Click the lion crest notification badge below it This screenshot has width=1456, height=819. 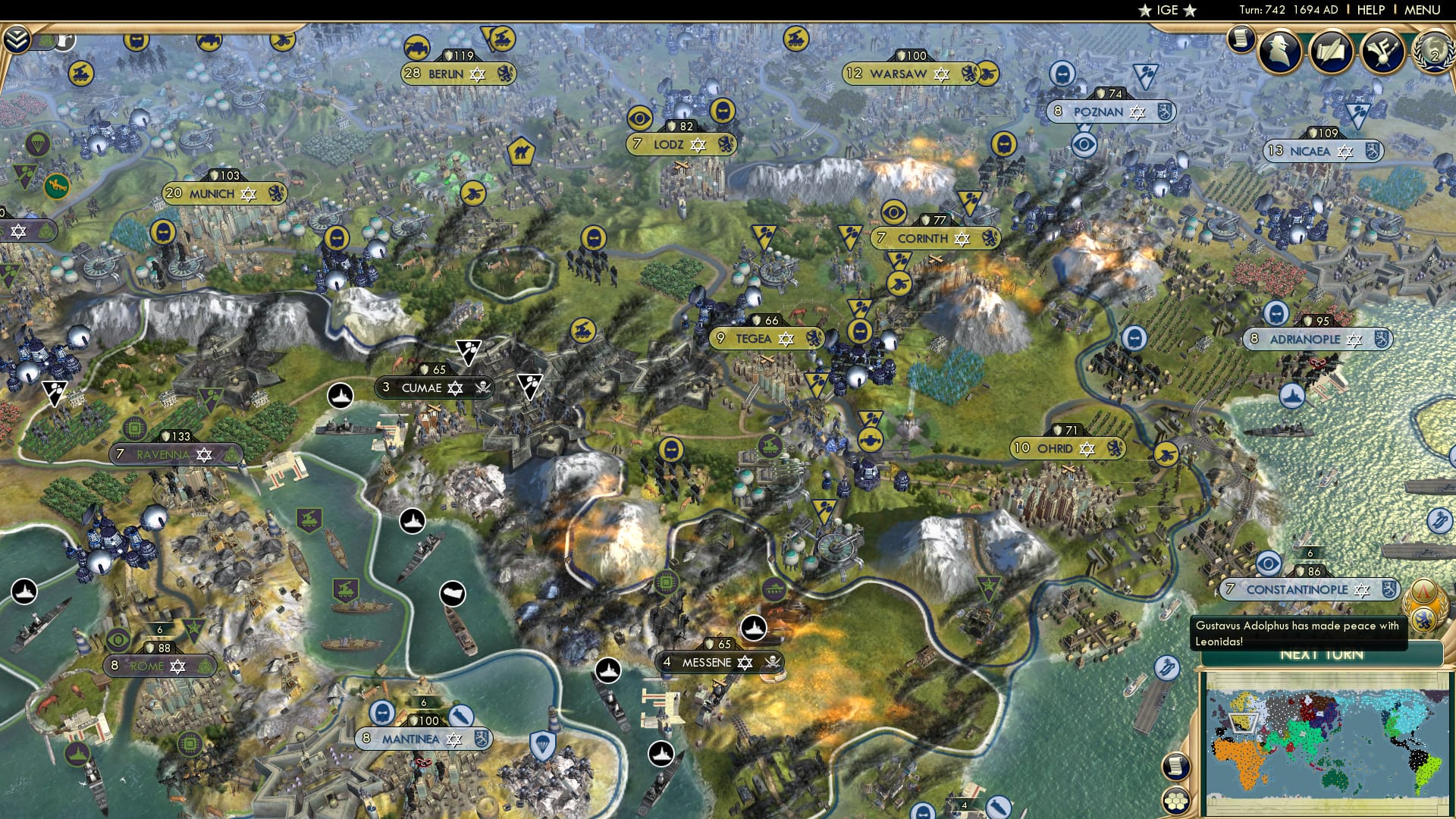coord(1424,620)
